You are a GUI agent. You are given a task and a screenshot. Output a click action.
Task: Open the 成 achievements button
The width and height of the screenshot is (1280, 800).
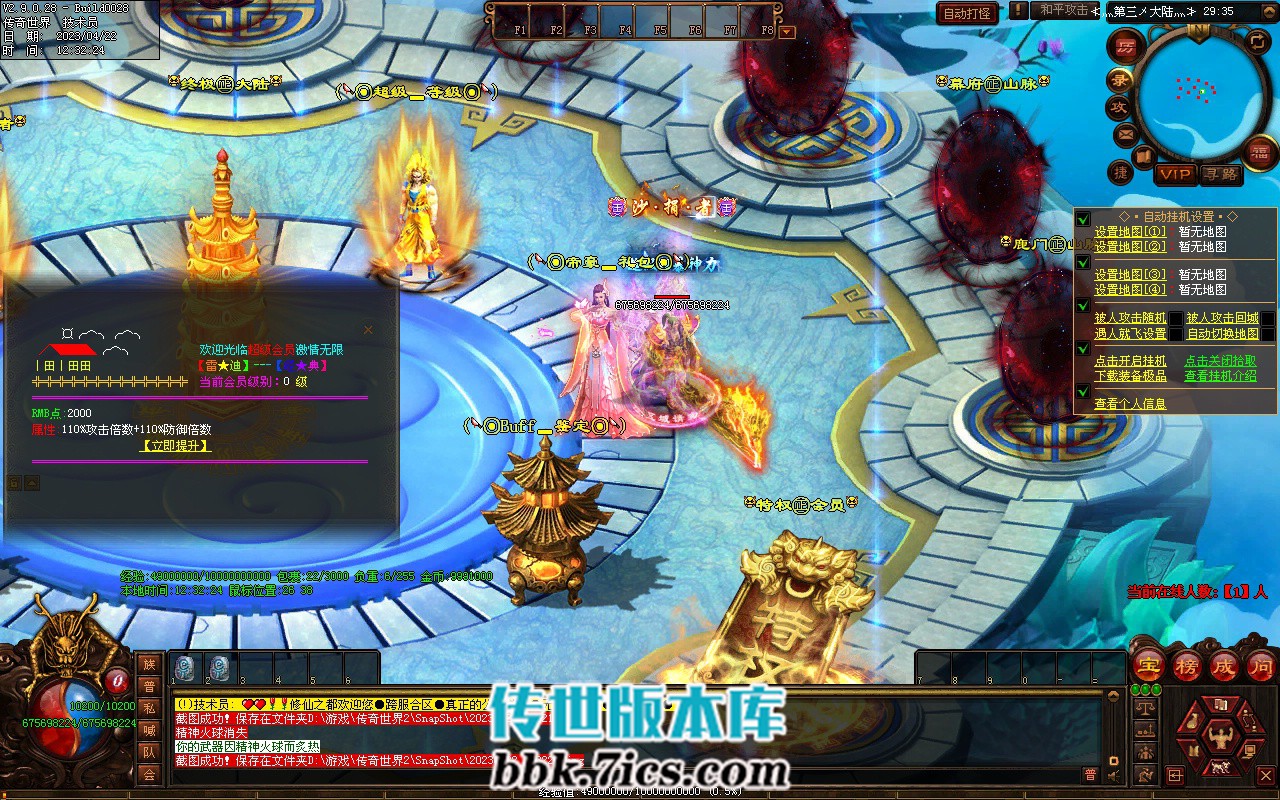(x=1223, y=666)
